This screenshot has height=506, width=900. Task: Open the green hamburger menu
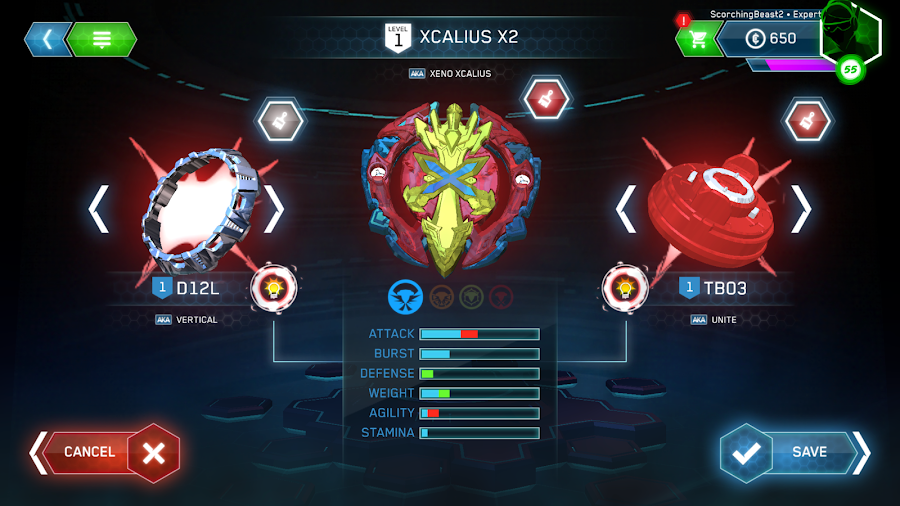102,39
